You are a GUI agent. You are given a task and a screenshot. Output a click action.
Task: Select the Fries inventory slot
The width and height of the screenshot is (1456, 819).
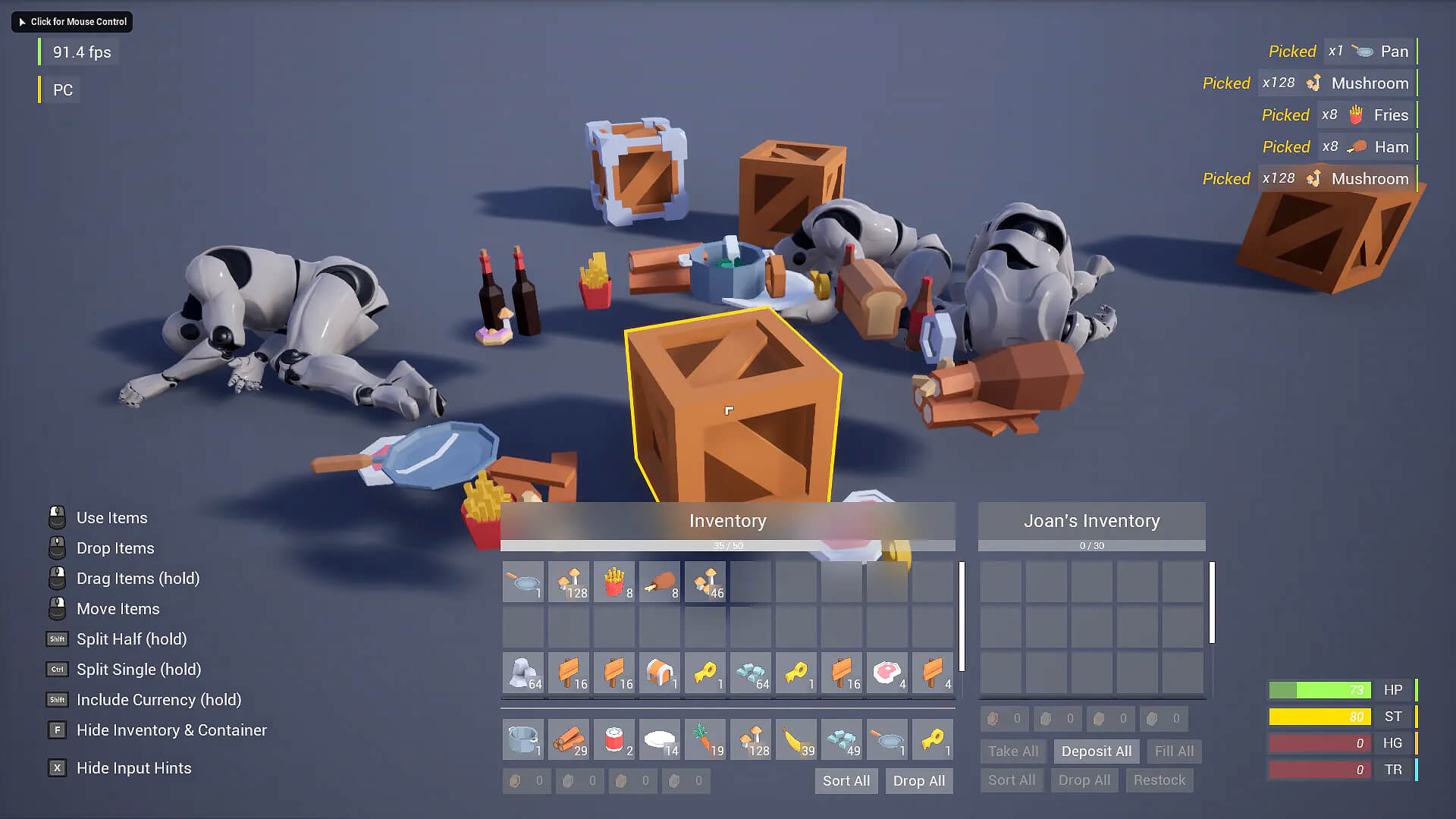tap(614, 582)
